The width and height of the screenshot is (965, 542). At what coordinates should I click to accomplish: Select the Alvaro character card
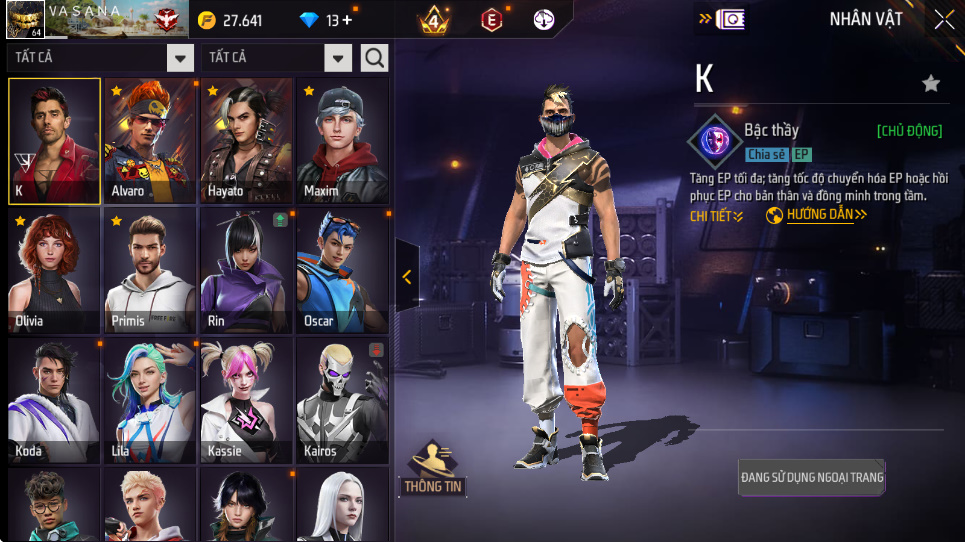[x=151, y=141]
